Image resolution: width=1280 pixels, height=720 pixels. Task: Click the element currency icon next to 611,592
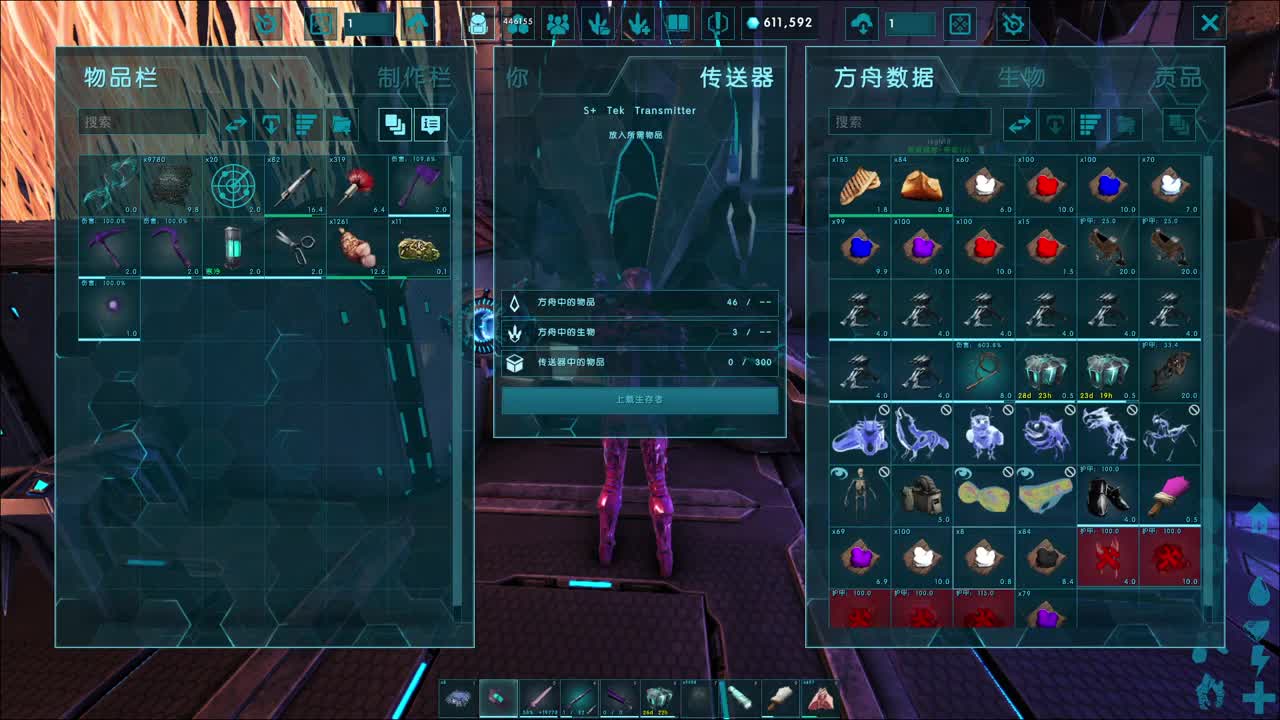752,23
